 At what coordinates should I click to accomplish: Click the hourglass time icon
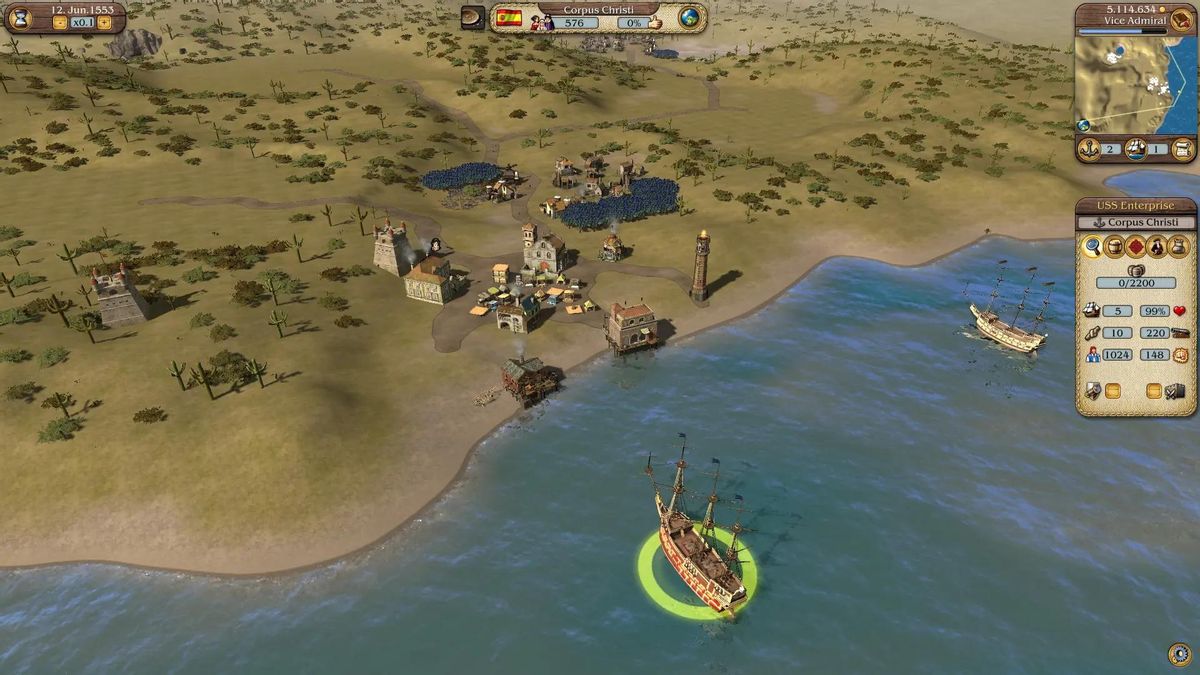(20, 18)
